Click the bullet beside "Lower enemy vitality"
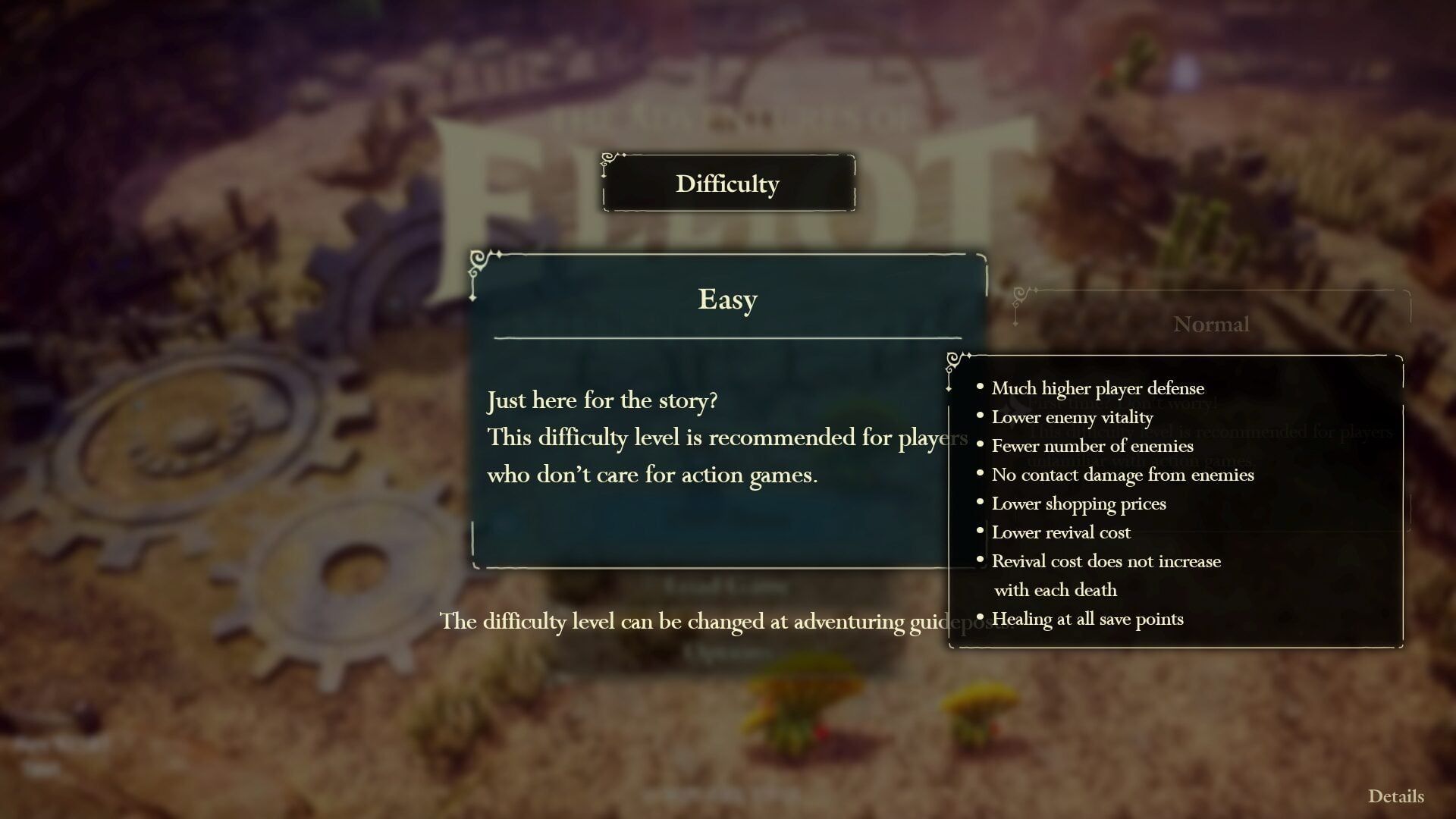 (x=981, y=416)
